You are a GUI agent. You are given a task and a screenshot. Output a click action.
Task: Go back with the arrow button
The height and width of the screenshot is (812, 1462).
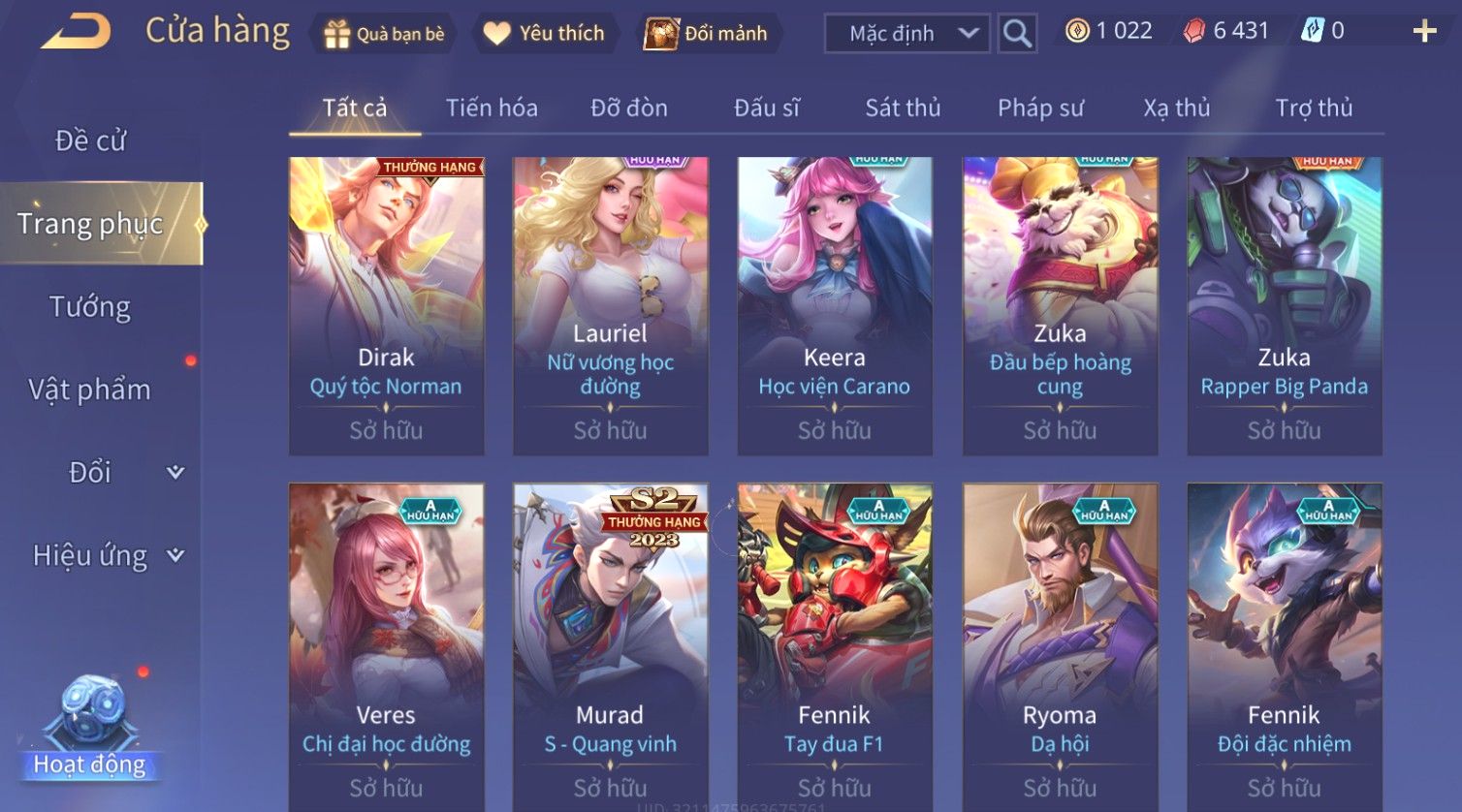[76, 32]
